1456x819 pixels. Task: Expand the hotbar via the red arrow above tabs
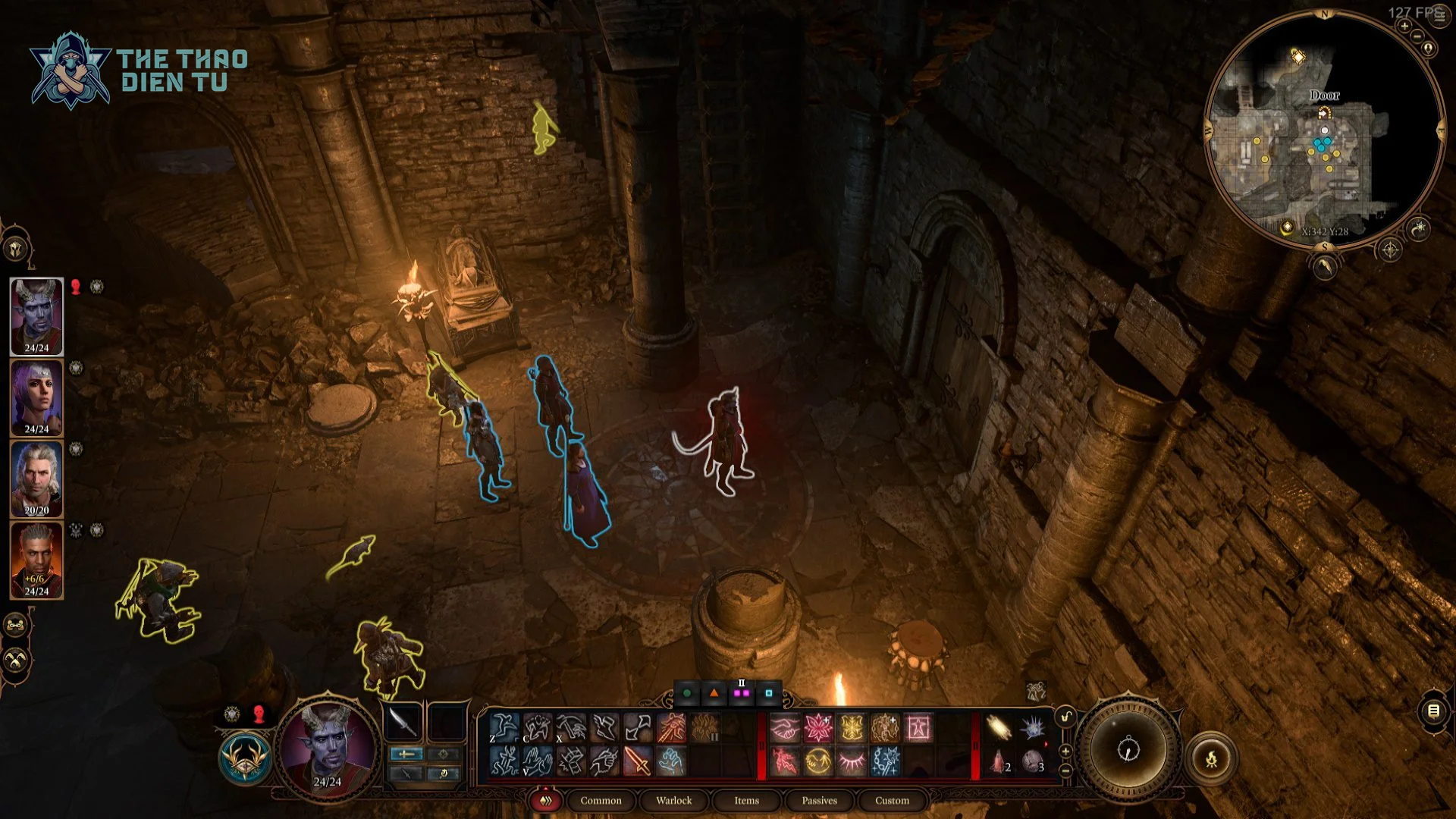(x=545, y=789)
